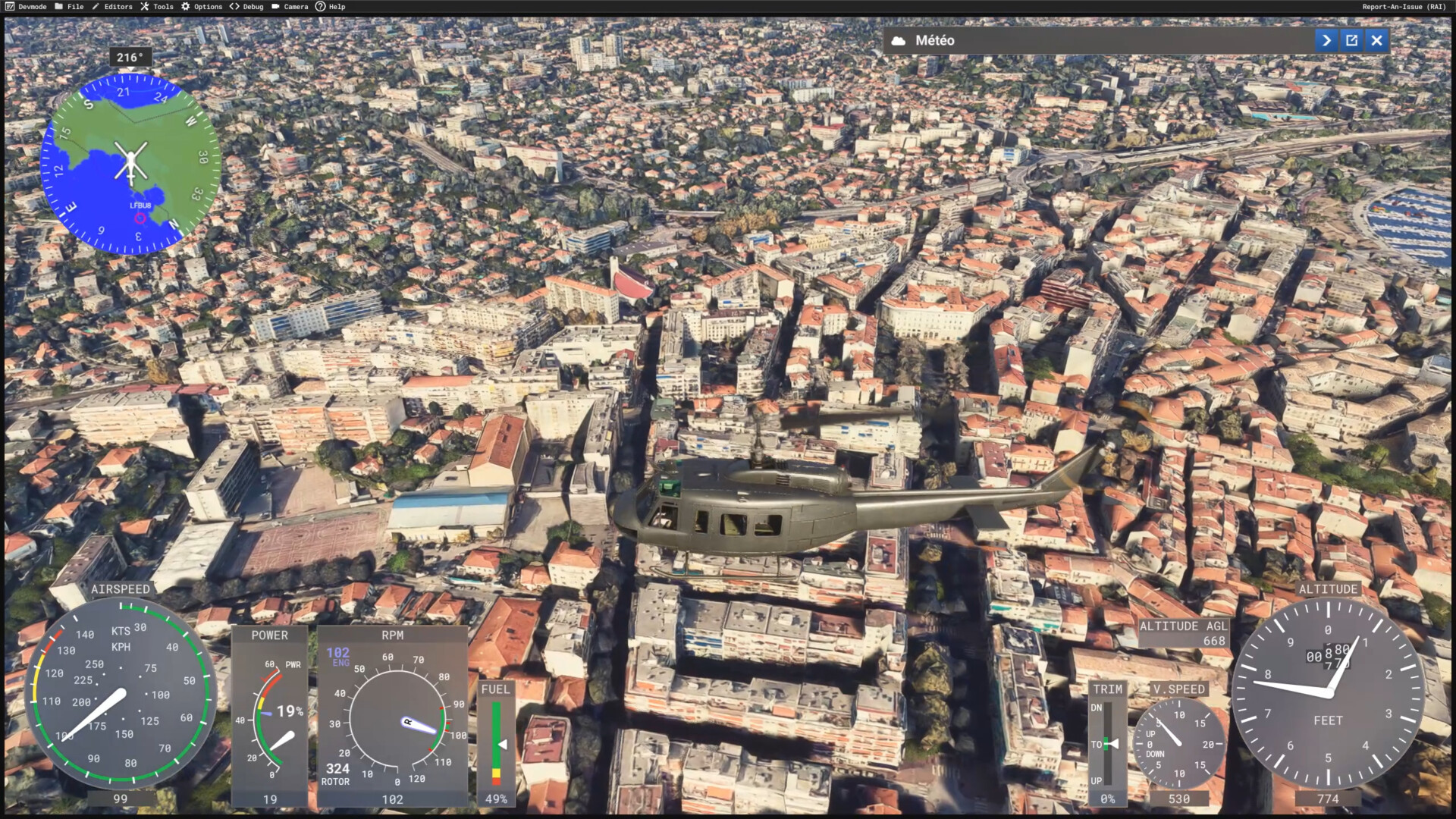Close the Météo panel
The height and width of the screenshot is (819, 1456).
[1377, 40]
